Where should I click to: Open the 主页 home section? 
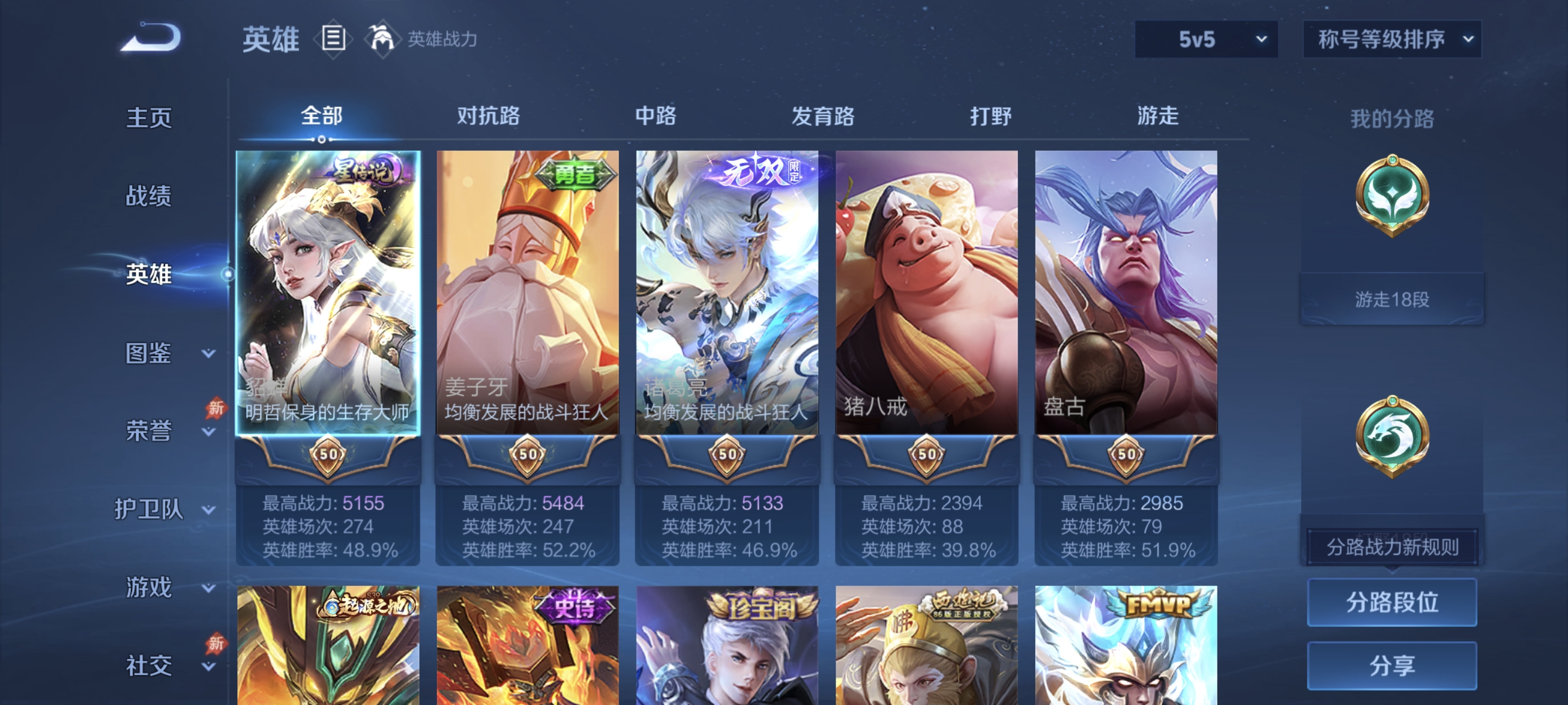click(x=148, y=119)
